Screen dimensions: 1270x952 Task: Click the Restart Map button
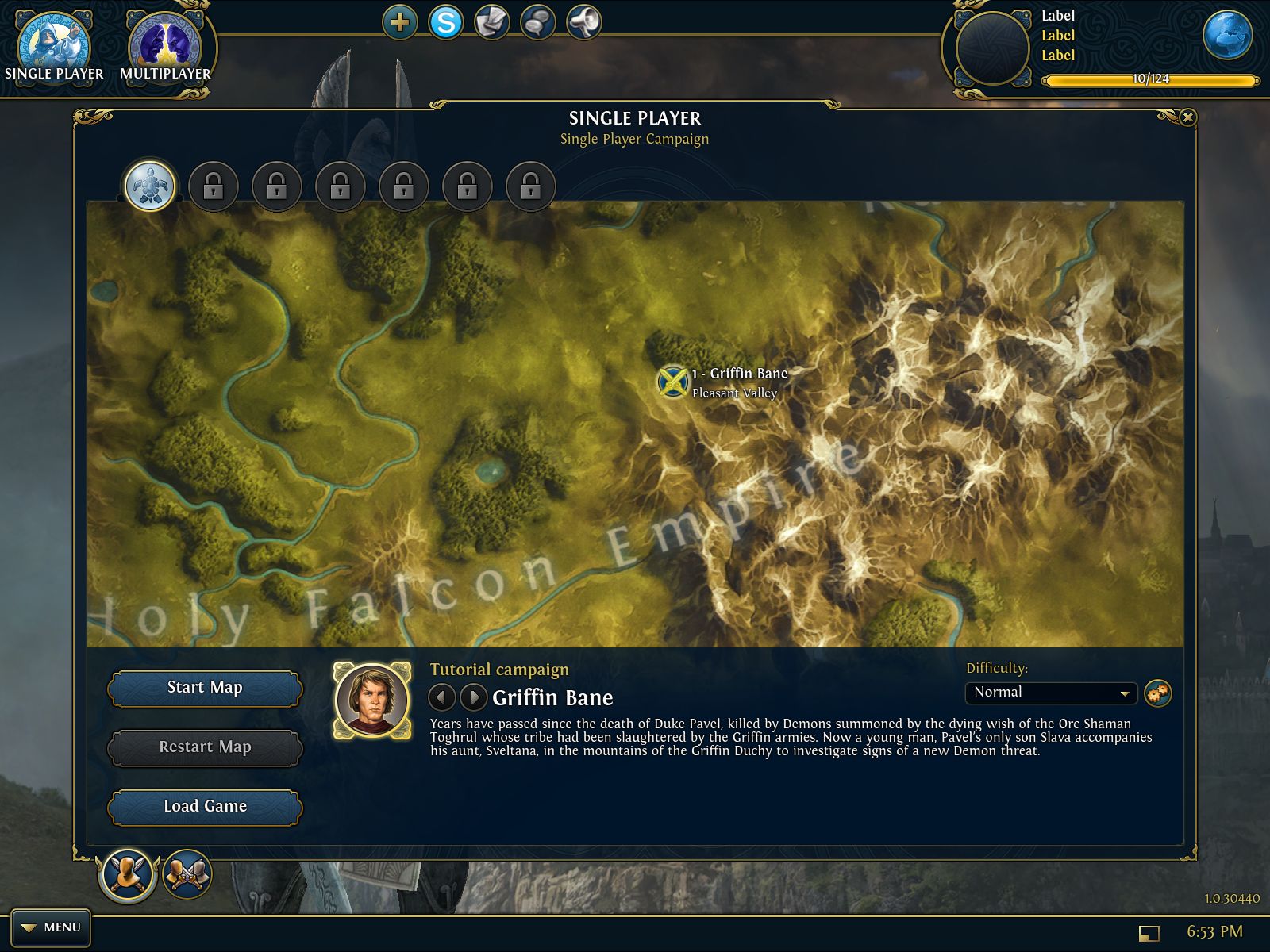tap(205, 747)
